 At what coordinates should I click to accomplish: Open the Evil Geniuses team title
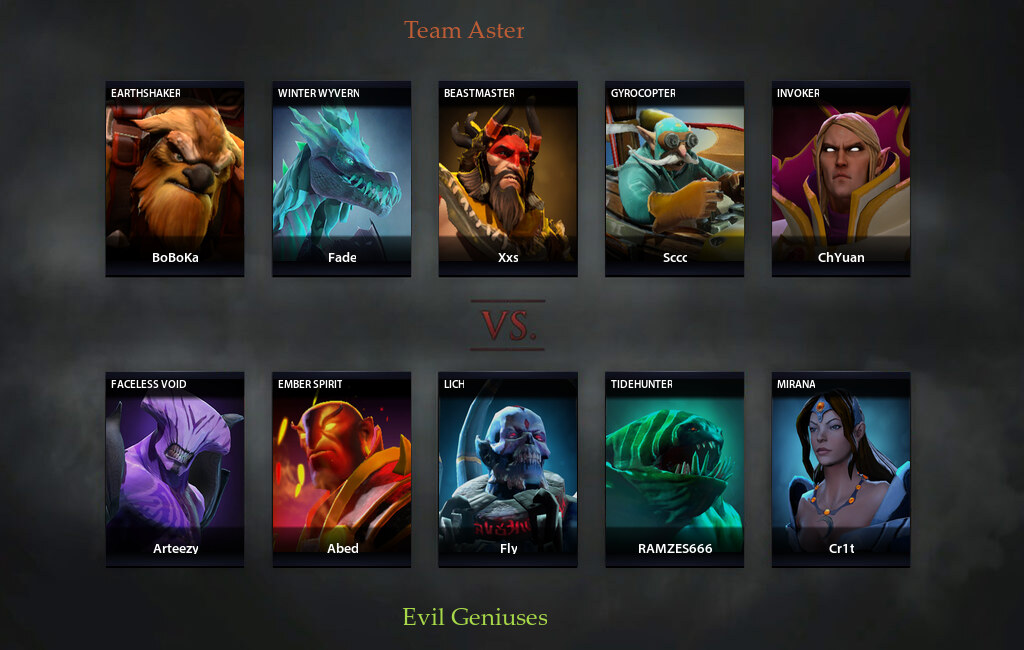(475, 617)
